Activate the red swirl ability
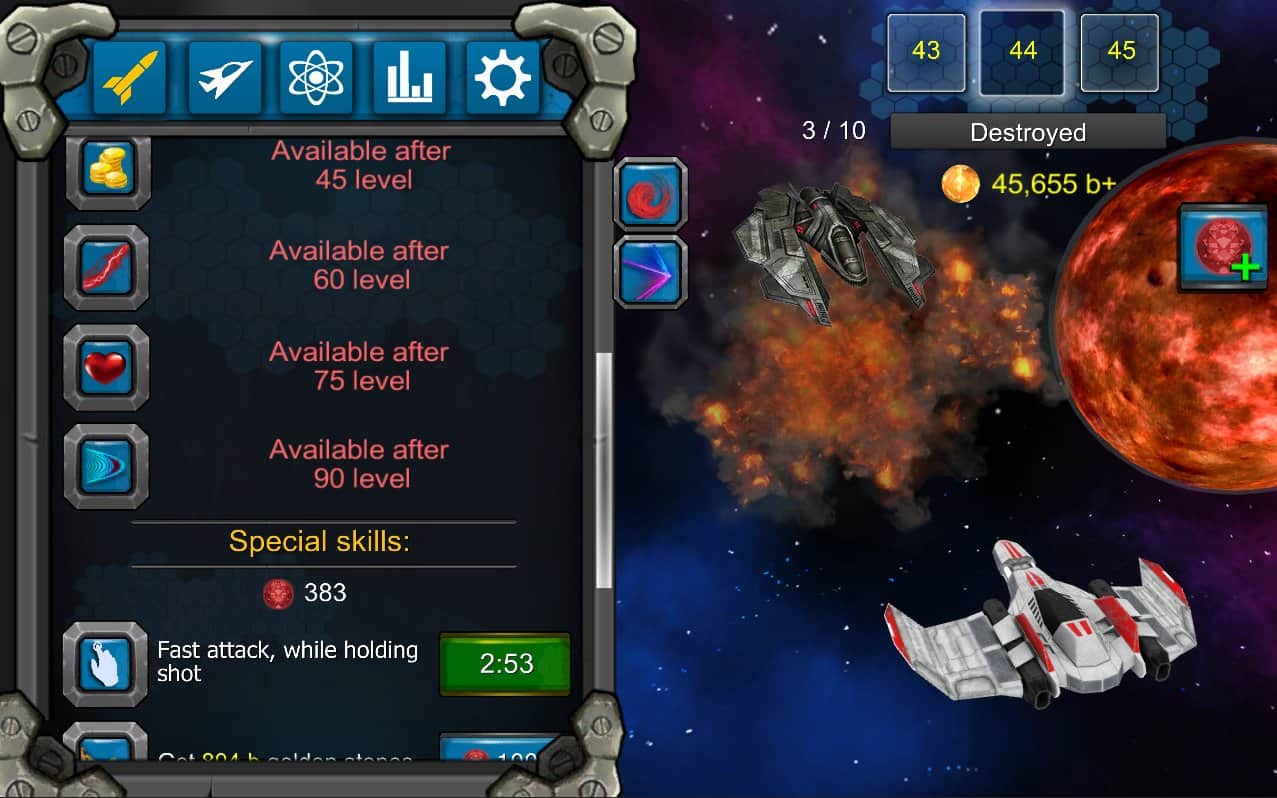 coord(650,194)
